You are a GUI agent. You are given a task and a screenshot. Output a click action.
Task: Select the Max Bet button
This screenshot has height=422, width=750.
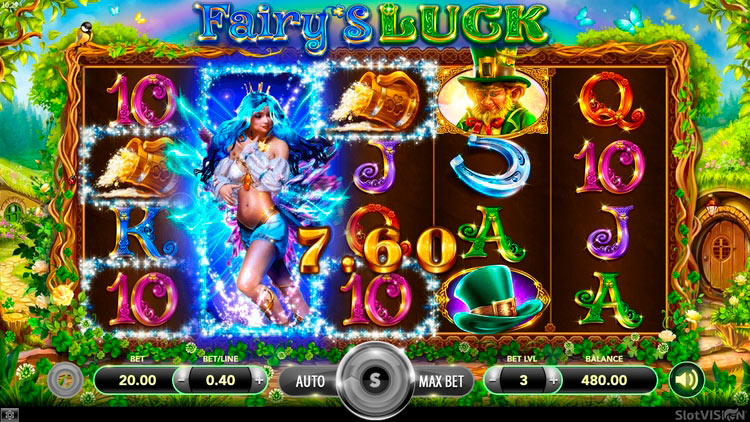(x=443, y=381)
